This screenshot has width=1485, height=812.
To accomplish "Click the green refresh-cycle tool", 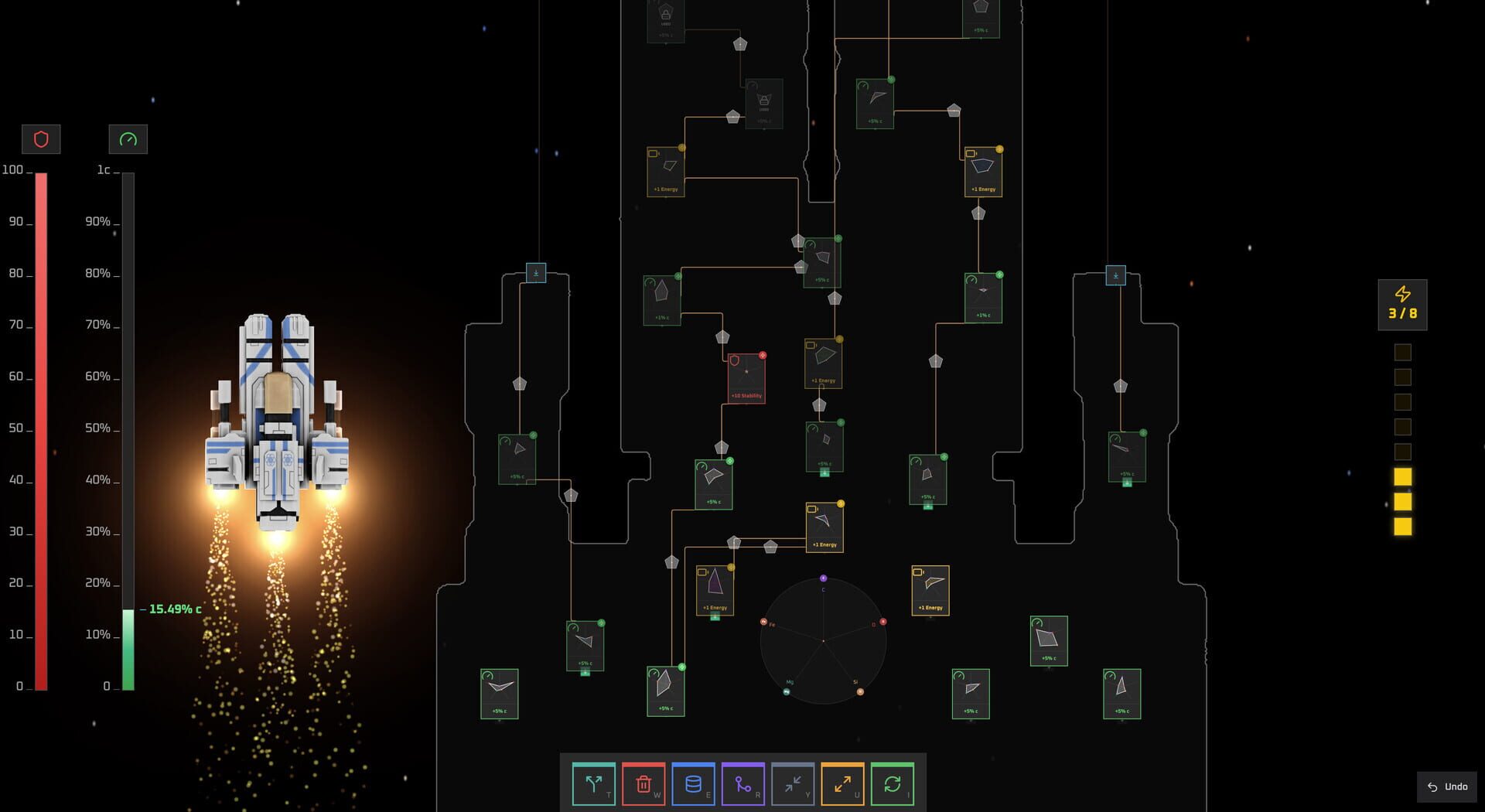I will pos(892,784).
